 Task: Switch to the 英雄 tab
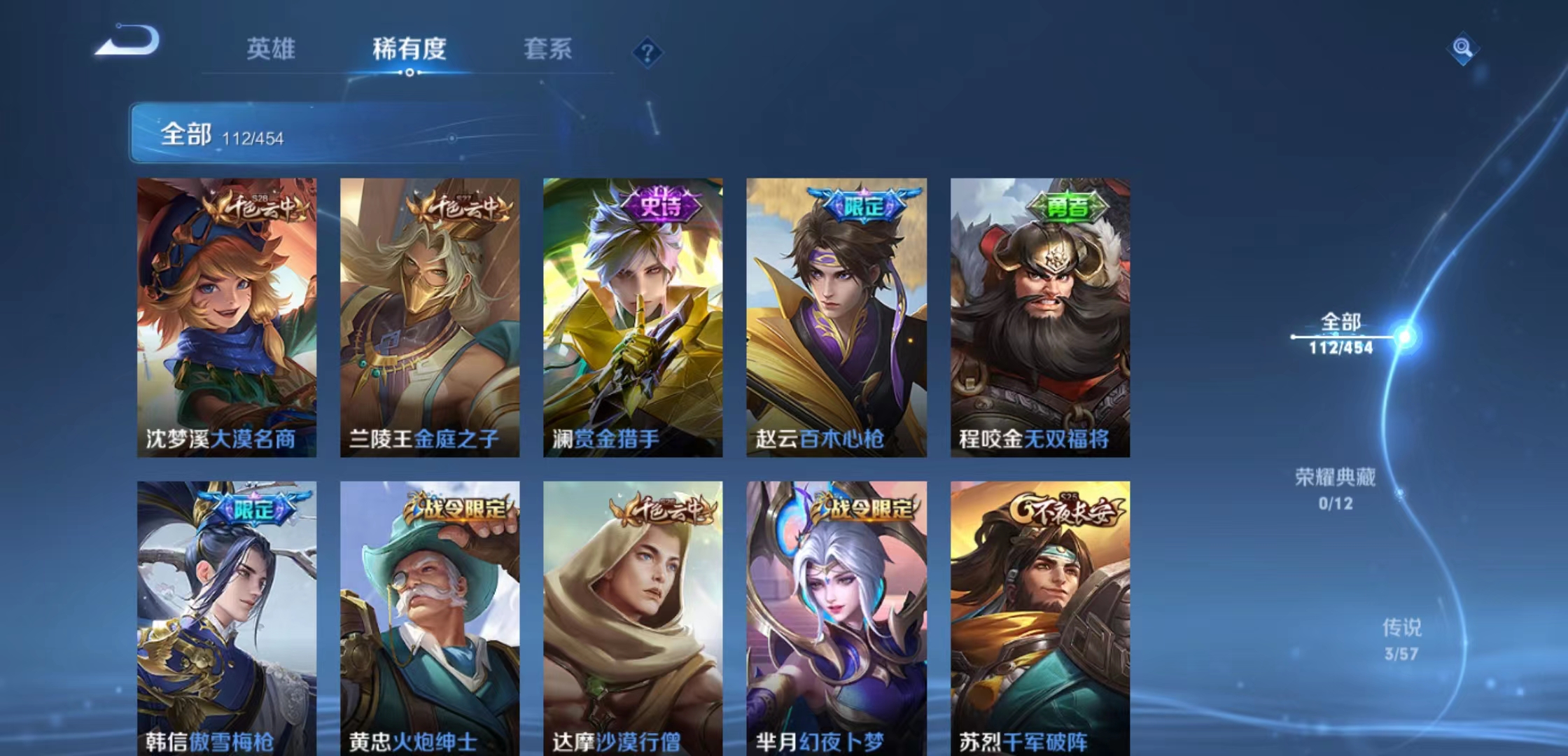[272, 49]
